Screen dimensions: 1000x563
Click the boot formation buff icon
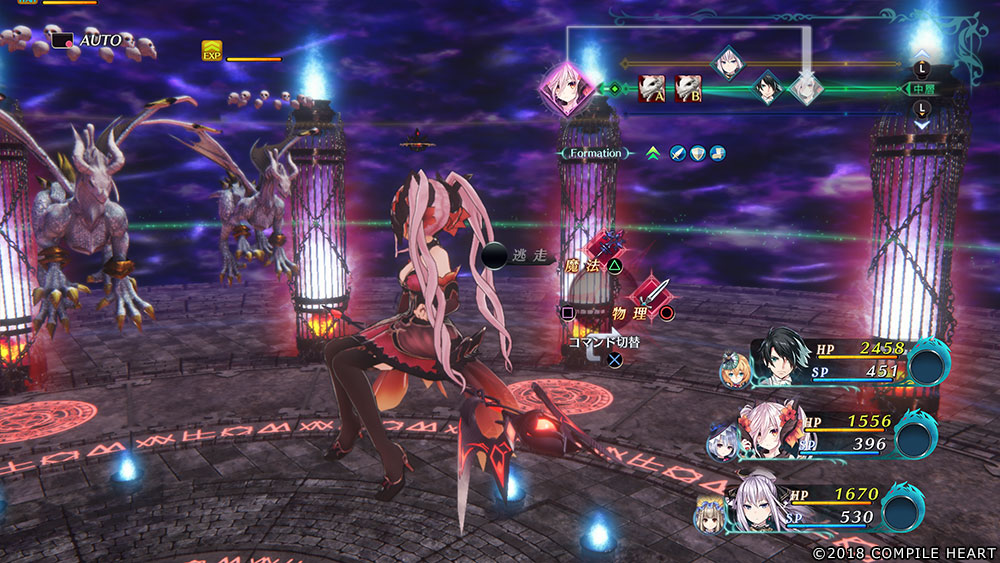[717, 153]
